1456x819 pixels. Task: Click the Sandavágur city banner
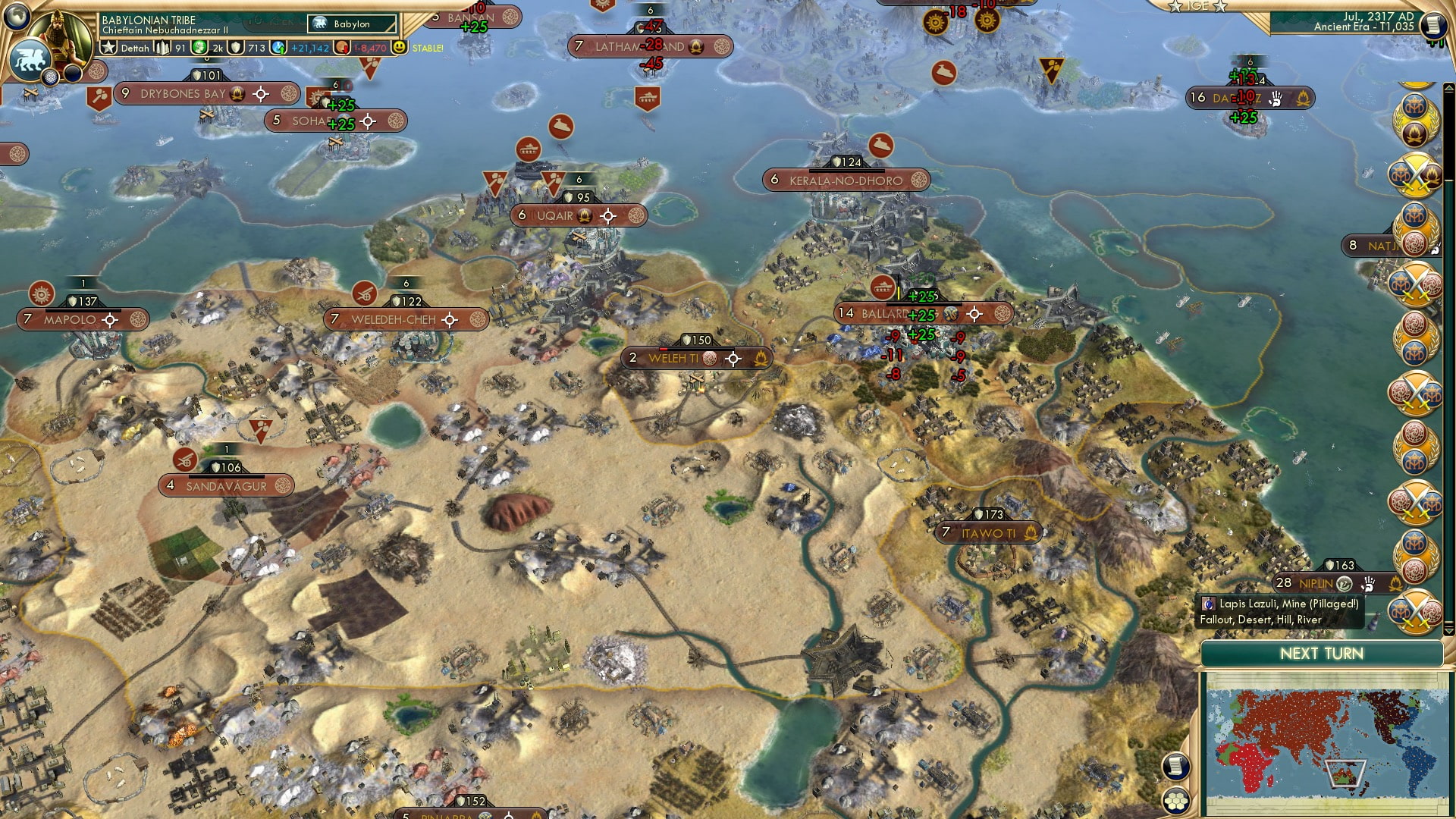tap(226, 486)
